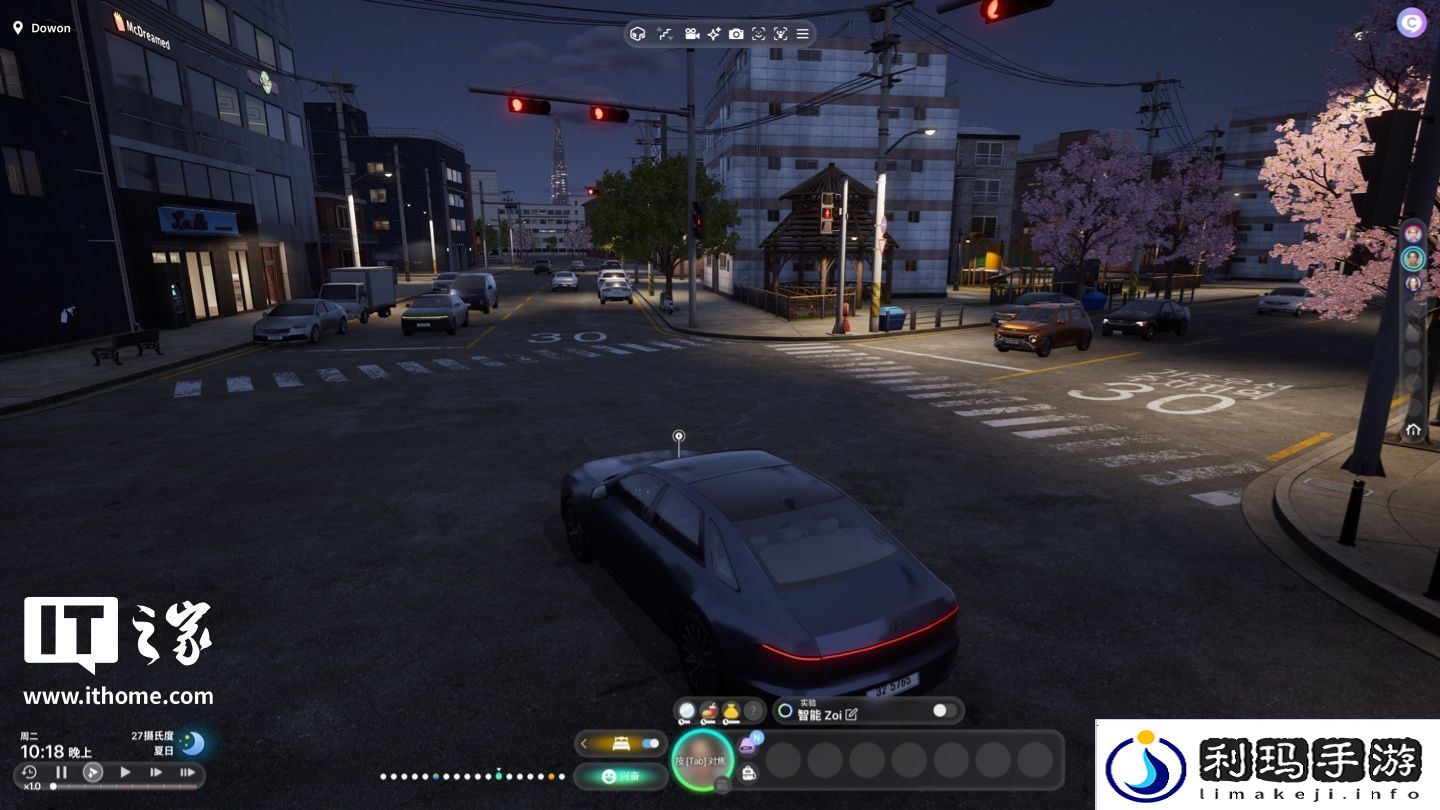
Task: Pause the game time
Action: [x=61, y=772]
